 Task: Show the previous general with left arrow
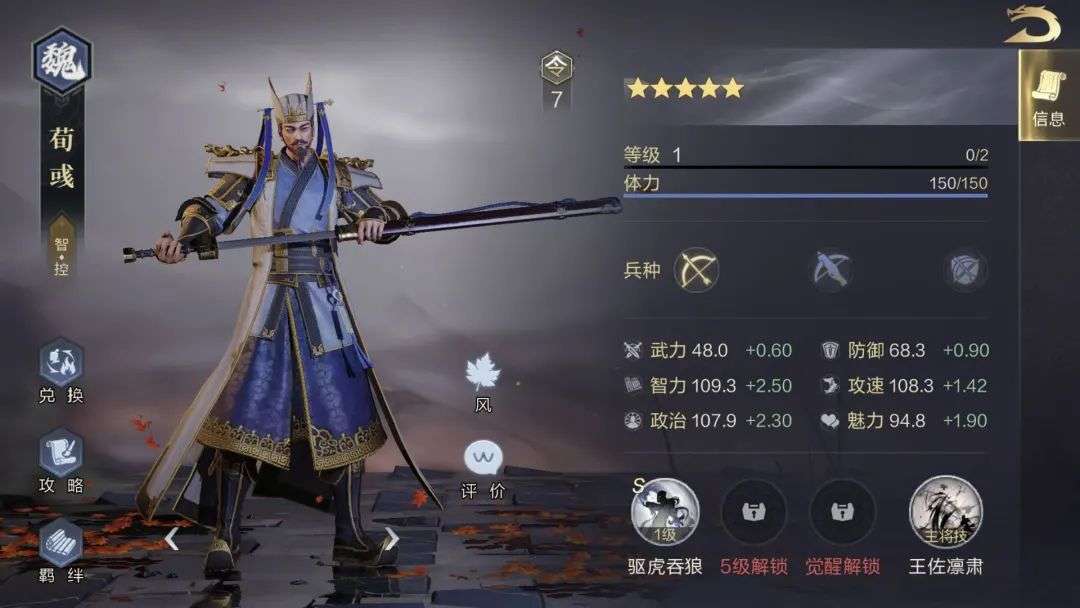[172, 539]
